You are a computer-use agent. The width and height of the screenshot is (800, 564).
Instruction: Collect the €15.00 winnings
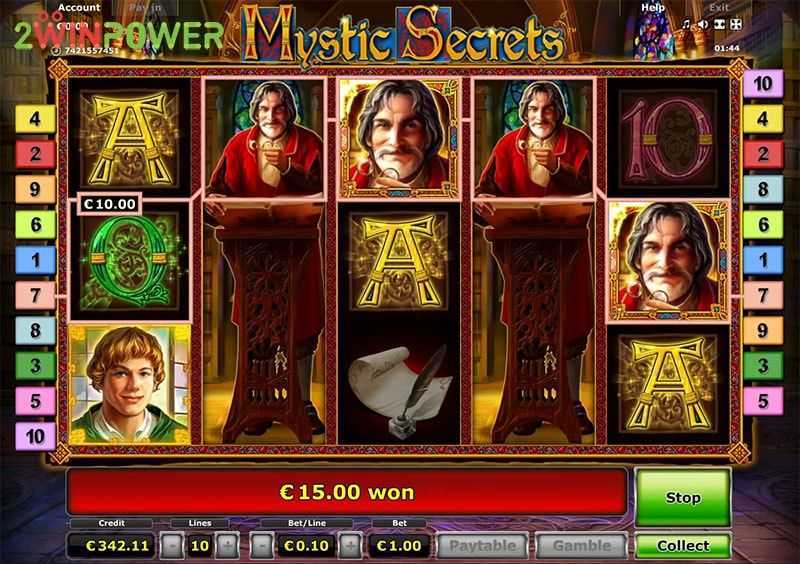click(683, 546)
